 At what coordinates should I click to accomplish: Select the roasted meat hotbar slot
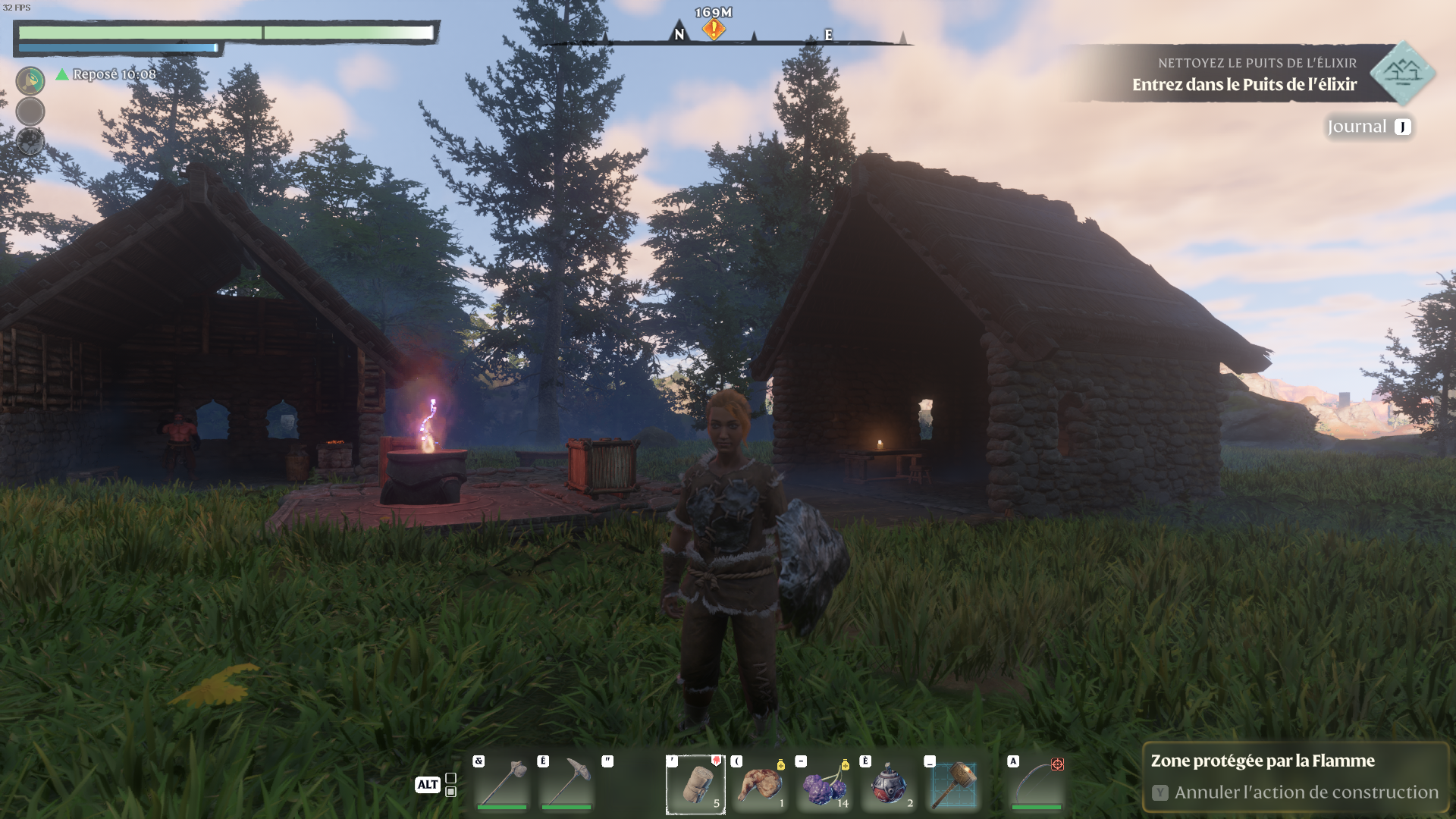click(760, 785)
